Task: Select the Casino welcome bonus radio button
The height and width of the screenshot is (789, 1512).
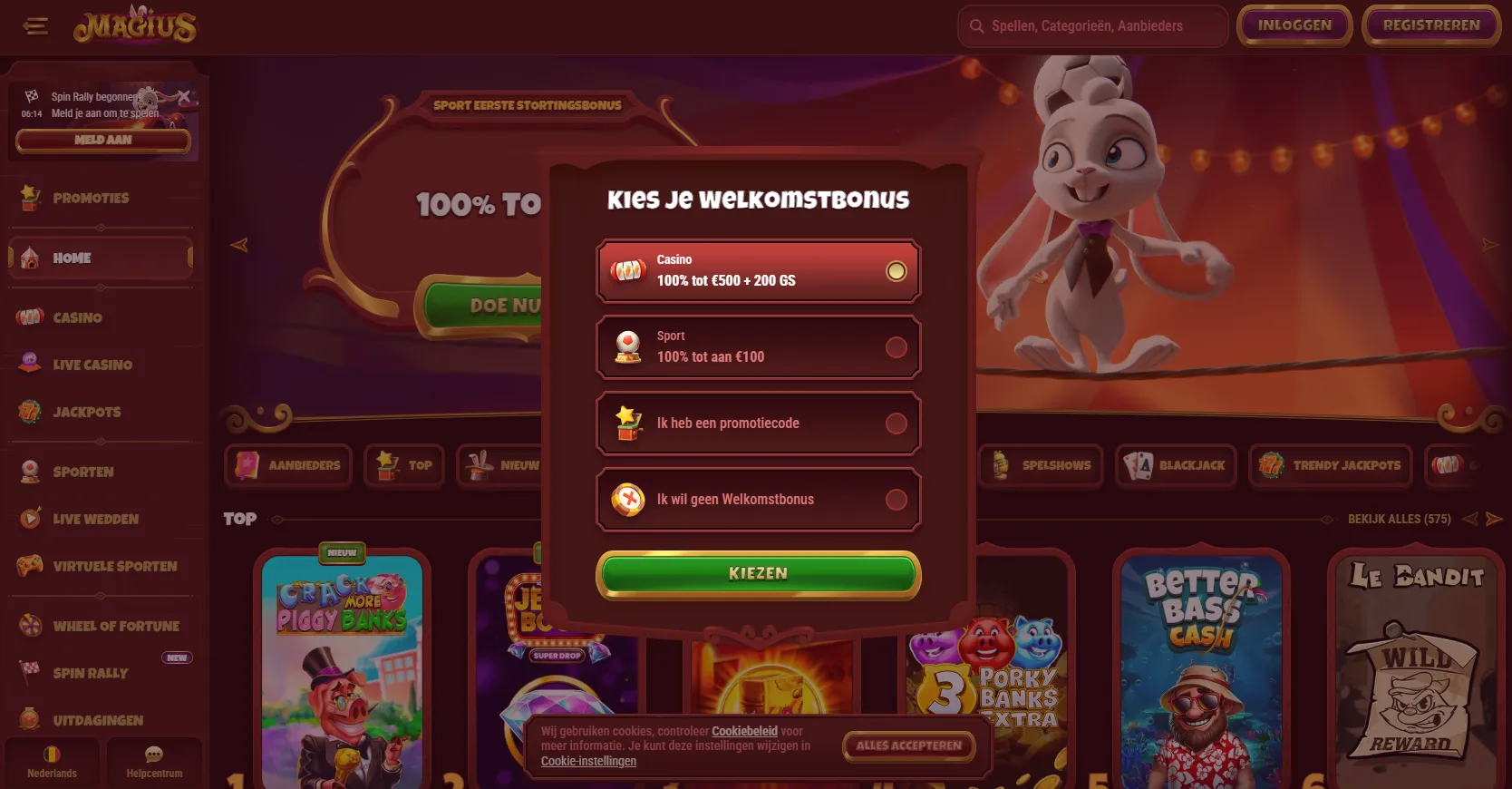Action: [x=897, y=270]
